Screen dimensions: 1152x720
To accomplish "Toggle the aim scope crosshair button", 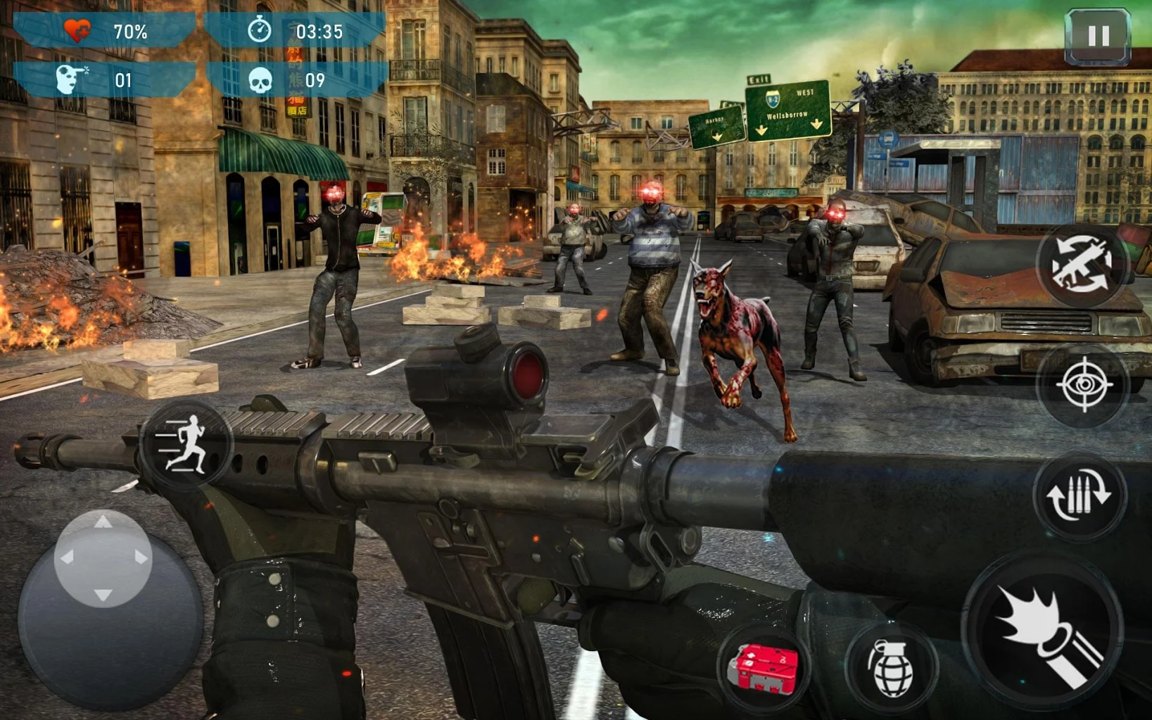I will (x=1083, y=385).
